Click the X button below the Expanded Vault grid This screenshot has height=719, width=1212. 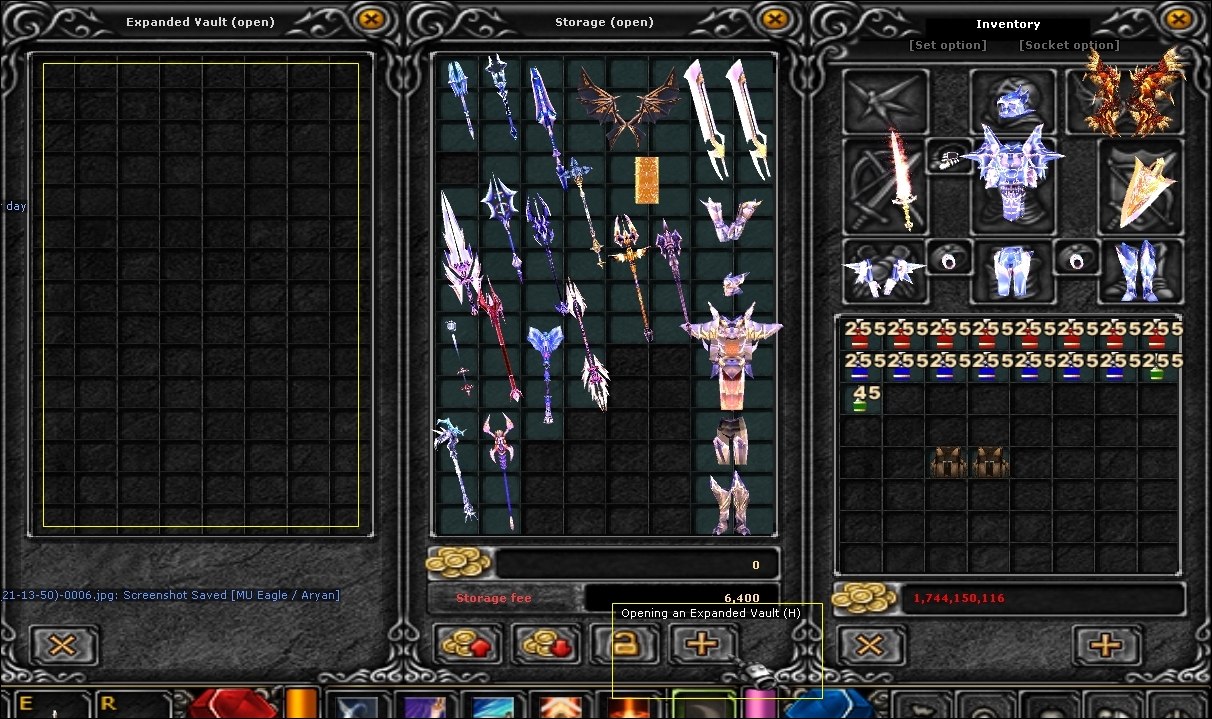point(63,645)
